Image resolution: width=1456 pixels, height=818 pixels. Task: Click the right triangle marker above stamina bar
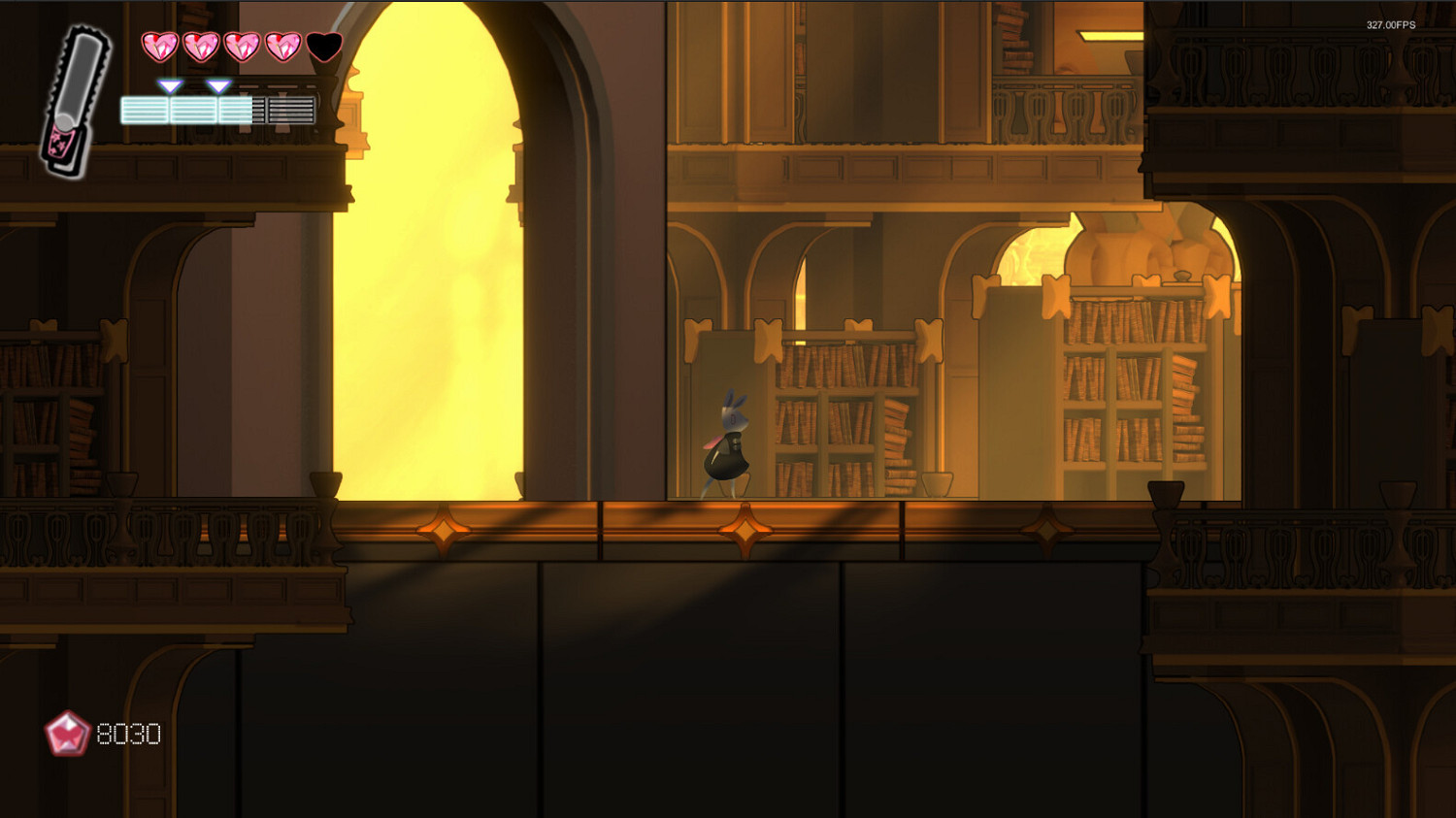coord(220,85)
